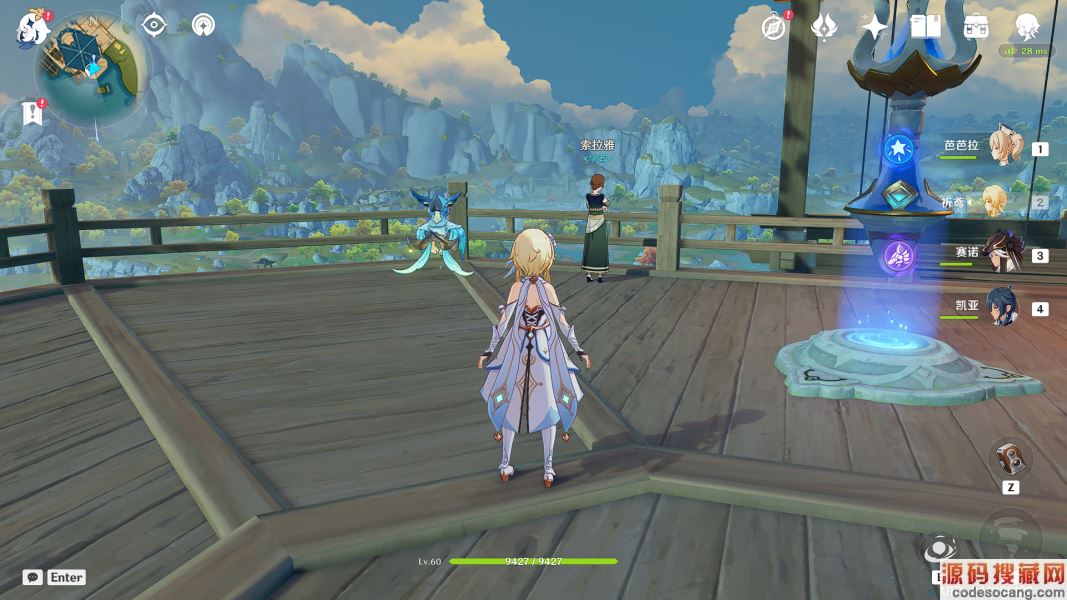Open the winged emblem icon
This screenshot has height=600, width=1067.
(824, 28)
